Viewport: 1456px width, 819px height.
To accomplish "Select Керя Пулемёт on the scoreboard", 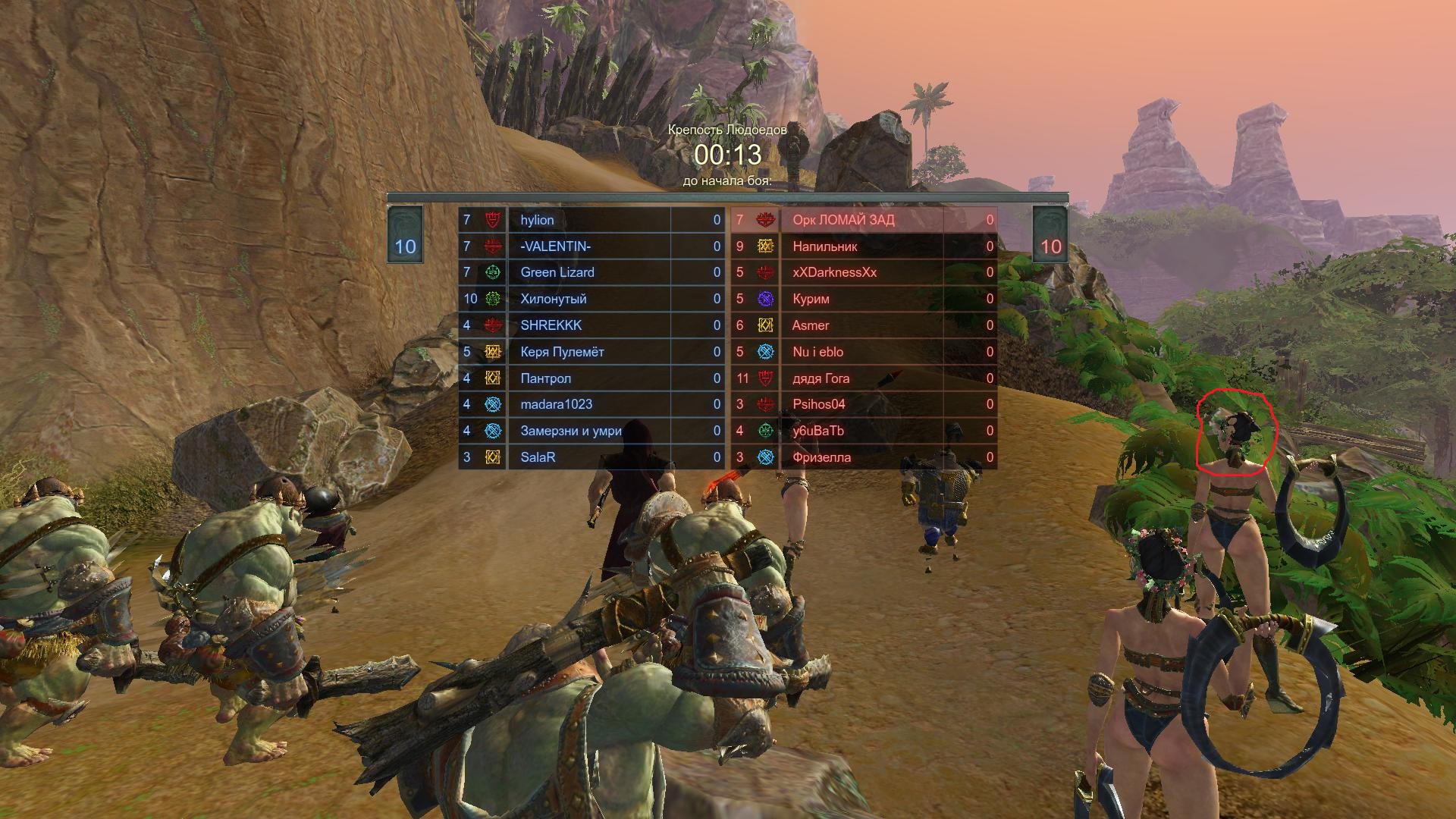I will pos(562,352).
